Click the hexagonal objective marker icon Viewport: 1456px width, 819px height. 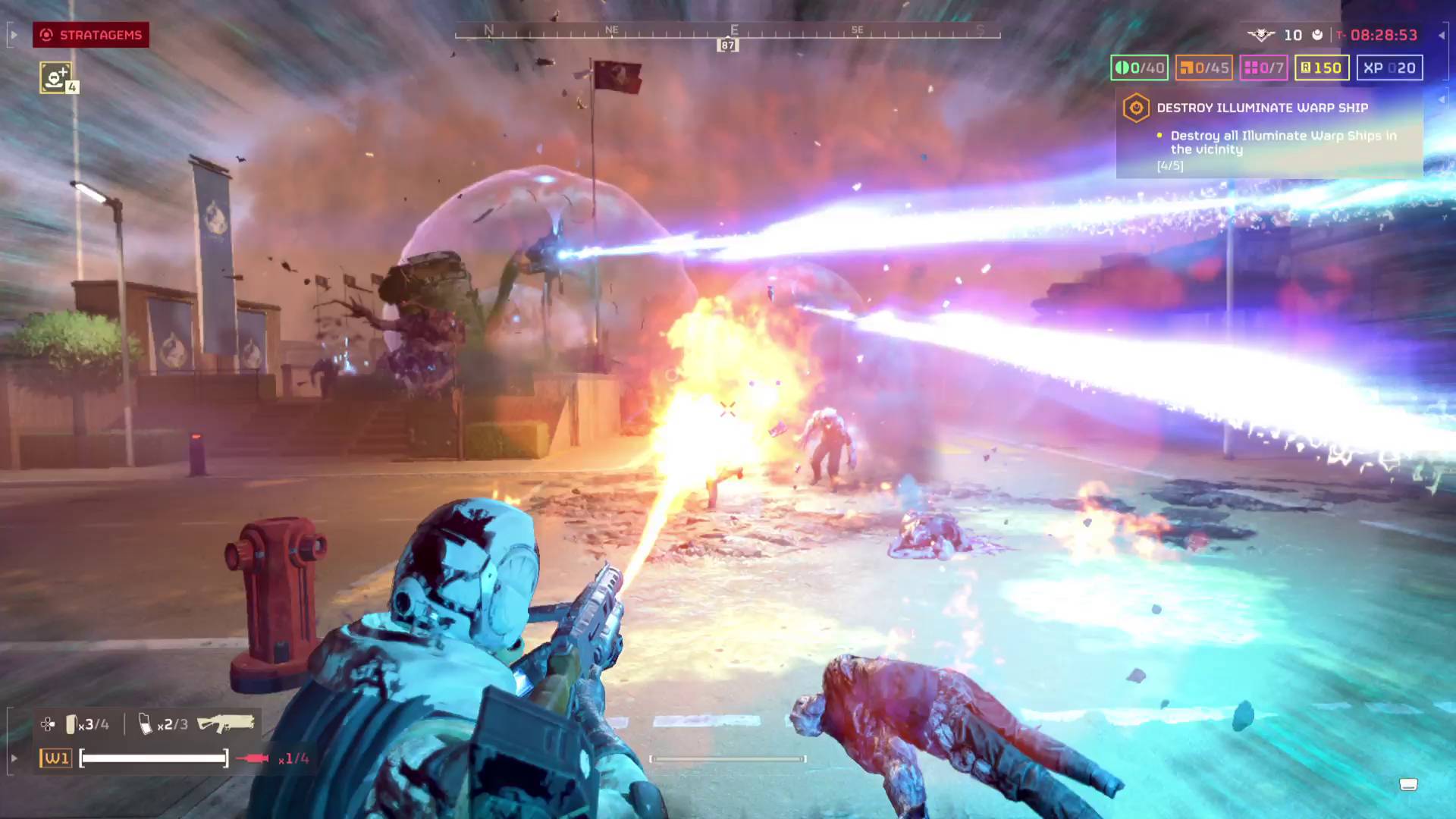click(x=1135, y=108)
